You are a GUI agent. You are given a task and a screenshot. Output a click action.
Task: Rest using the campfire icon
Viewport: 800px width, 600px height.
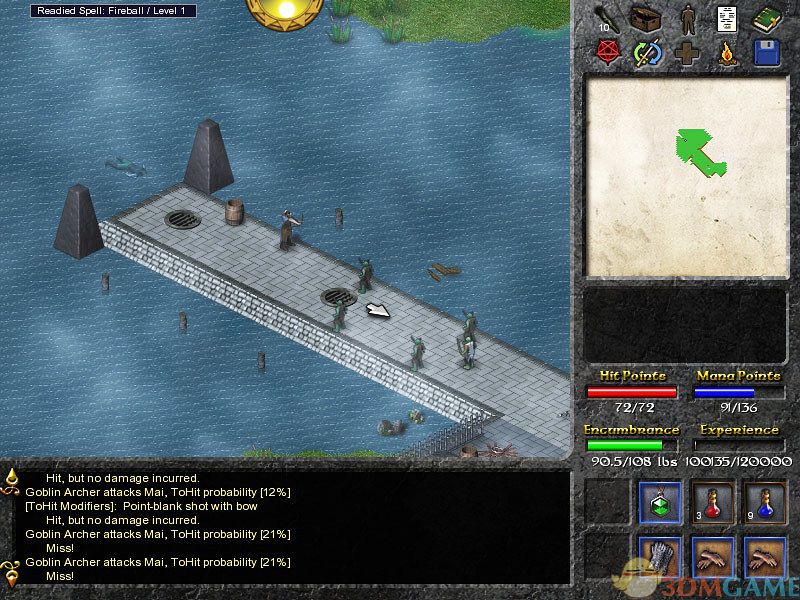(727, 53)
